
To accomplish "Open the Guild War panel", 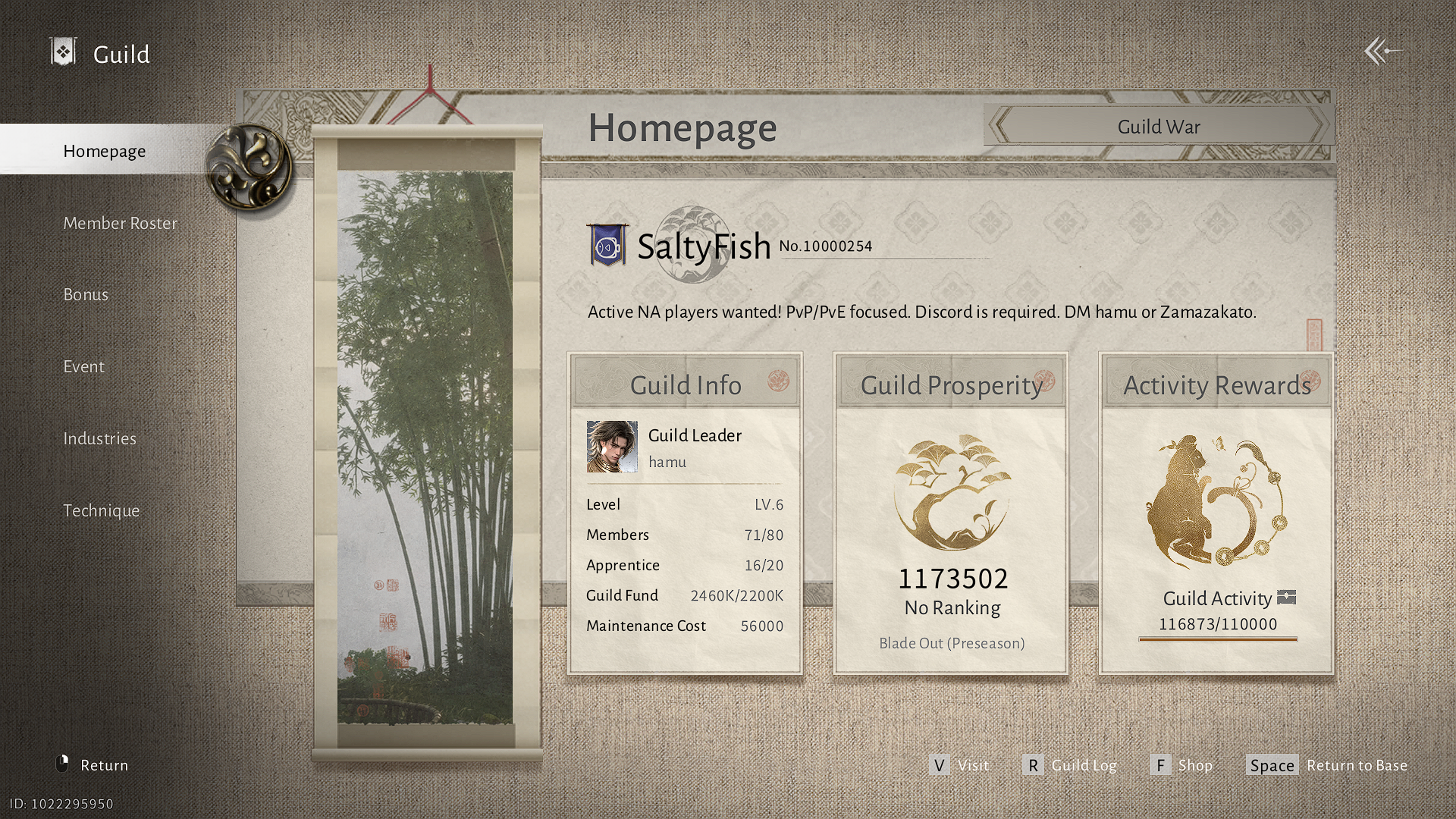I will tap(1158, 126).
